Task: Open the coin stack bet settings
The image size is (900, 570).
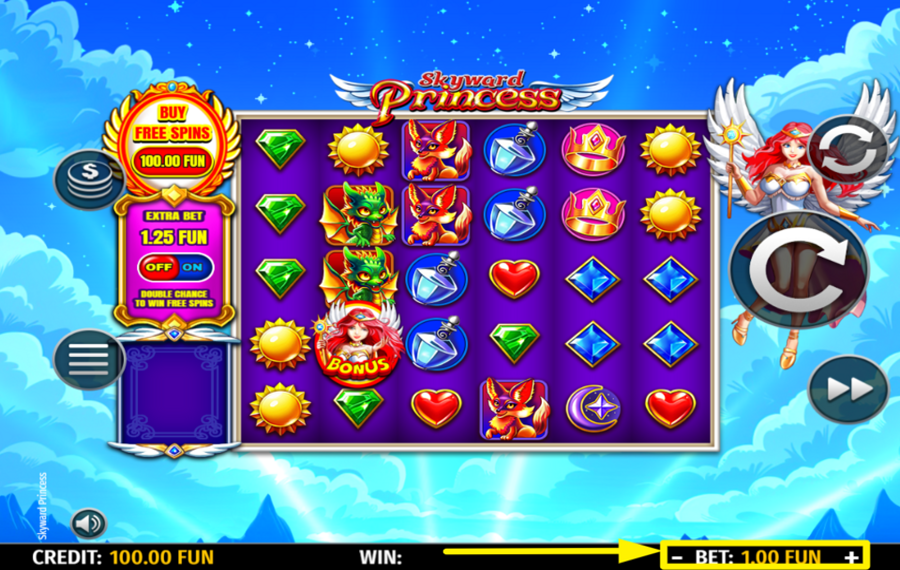Action: (87, 180)
